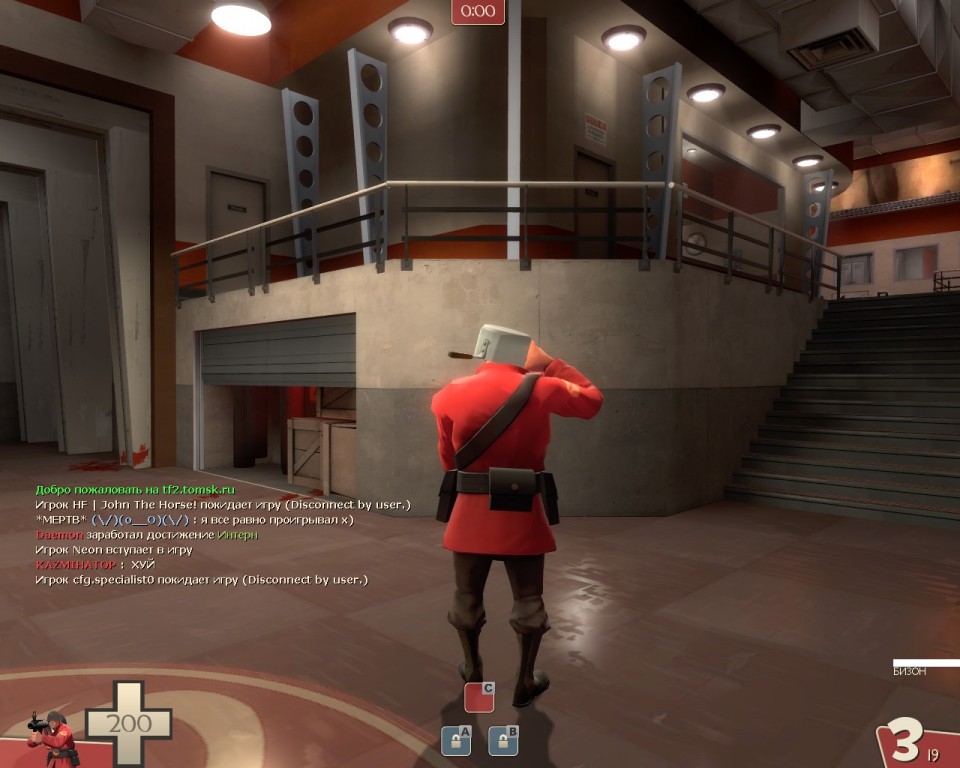Click the locked control point A icon
This screenshot has height=768, width=960.
coord(456,740)
